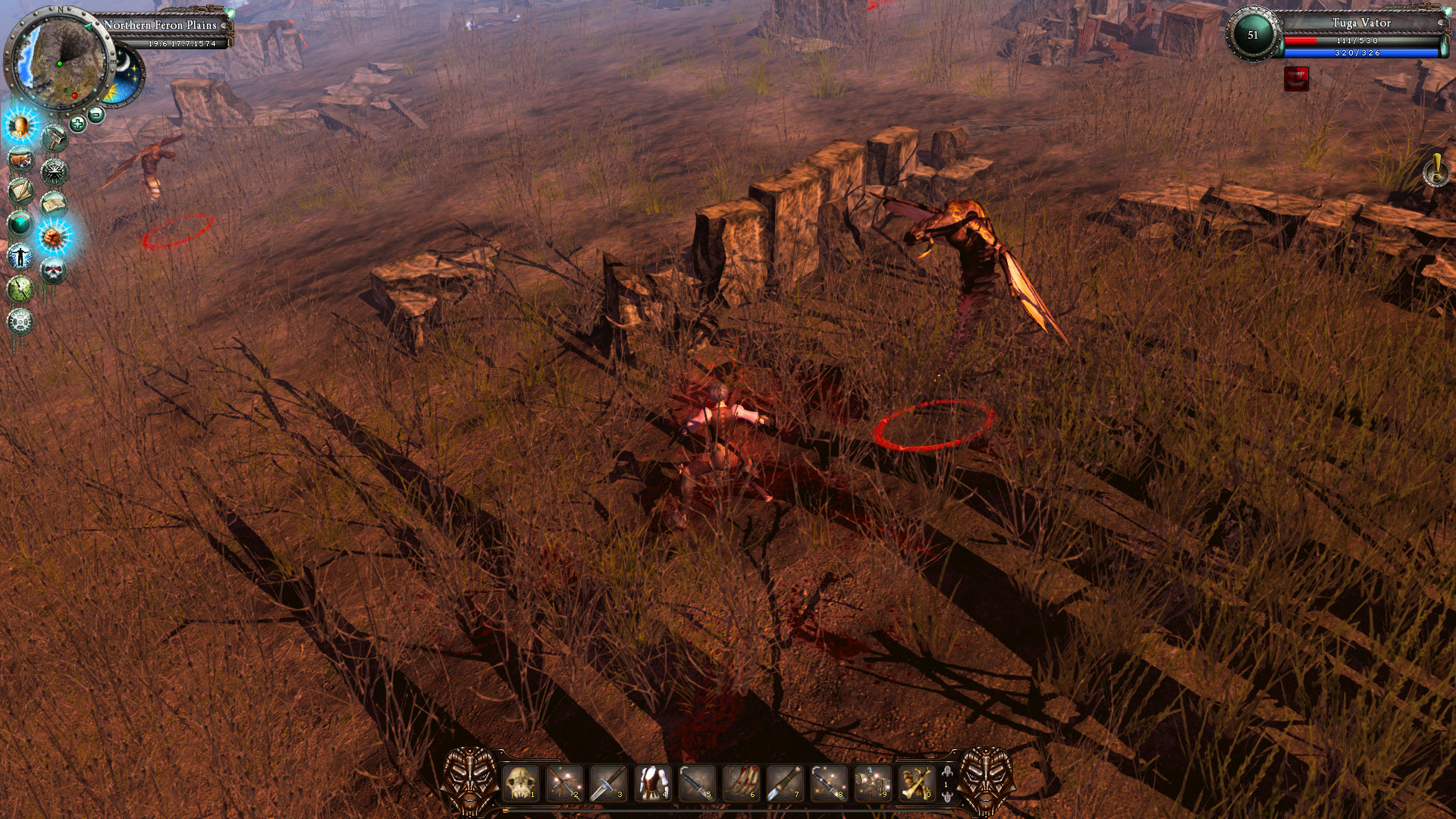Click the body attributes icon
The image size is (1456, 819).
pos(20,256)
